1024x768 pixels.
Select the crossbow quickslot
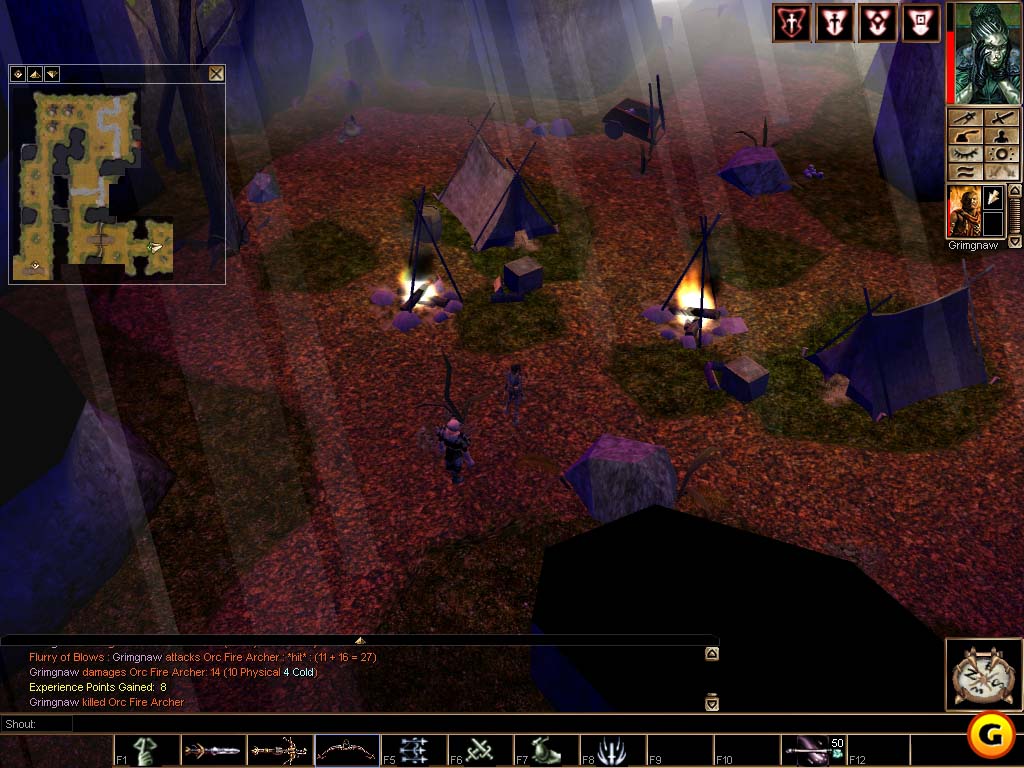coord(280,750)
